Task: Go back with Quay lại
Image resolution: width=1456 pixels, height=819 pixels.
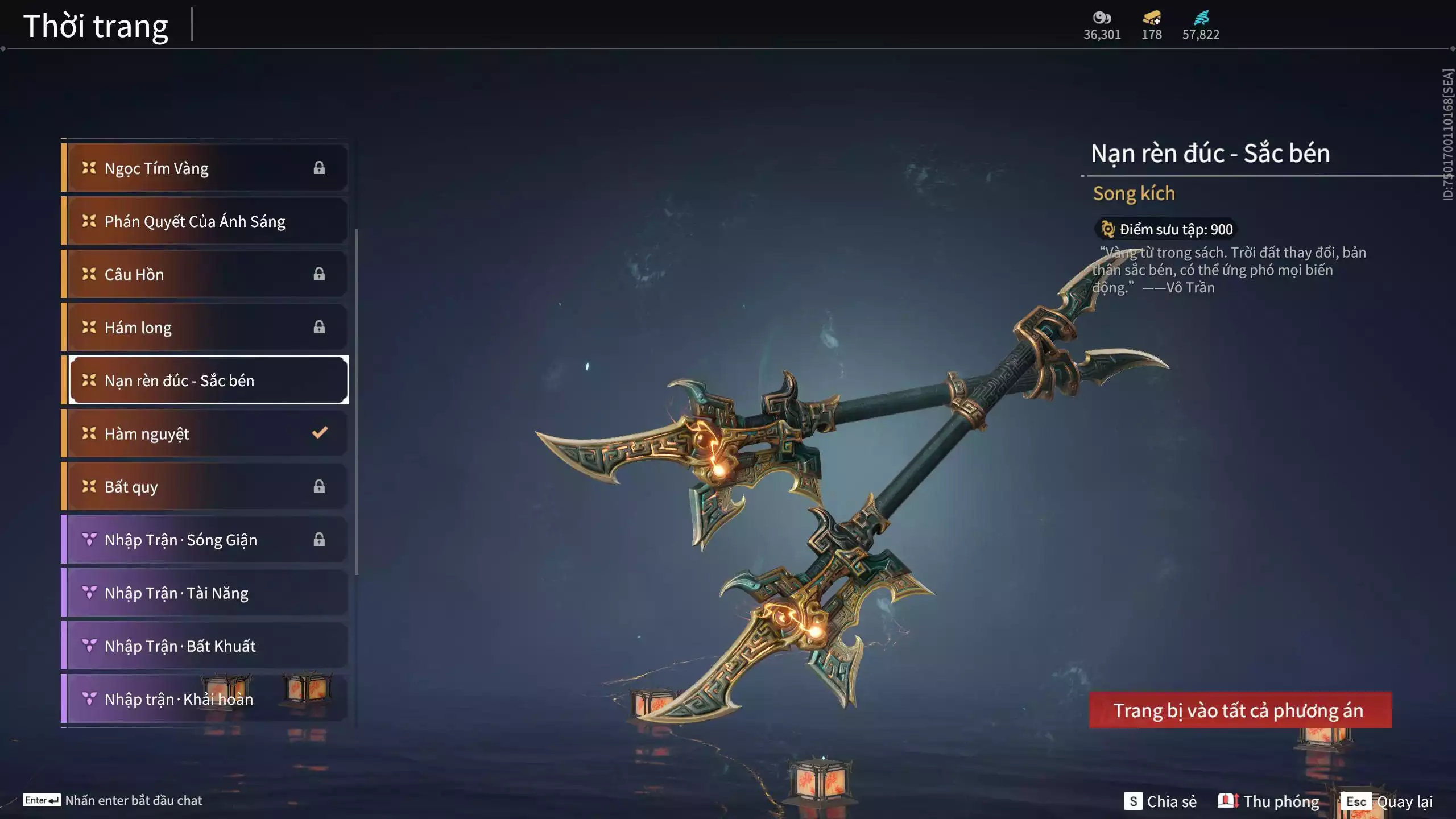Action: (1388, 801)
